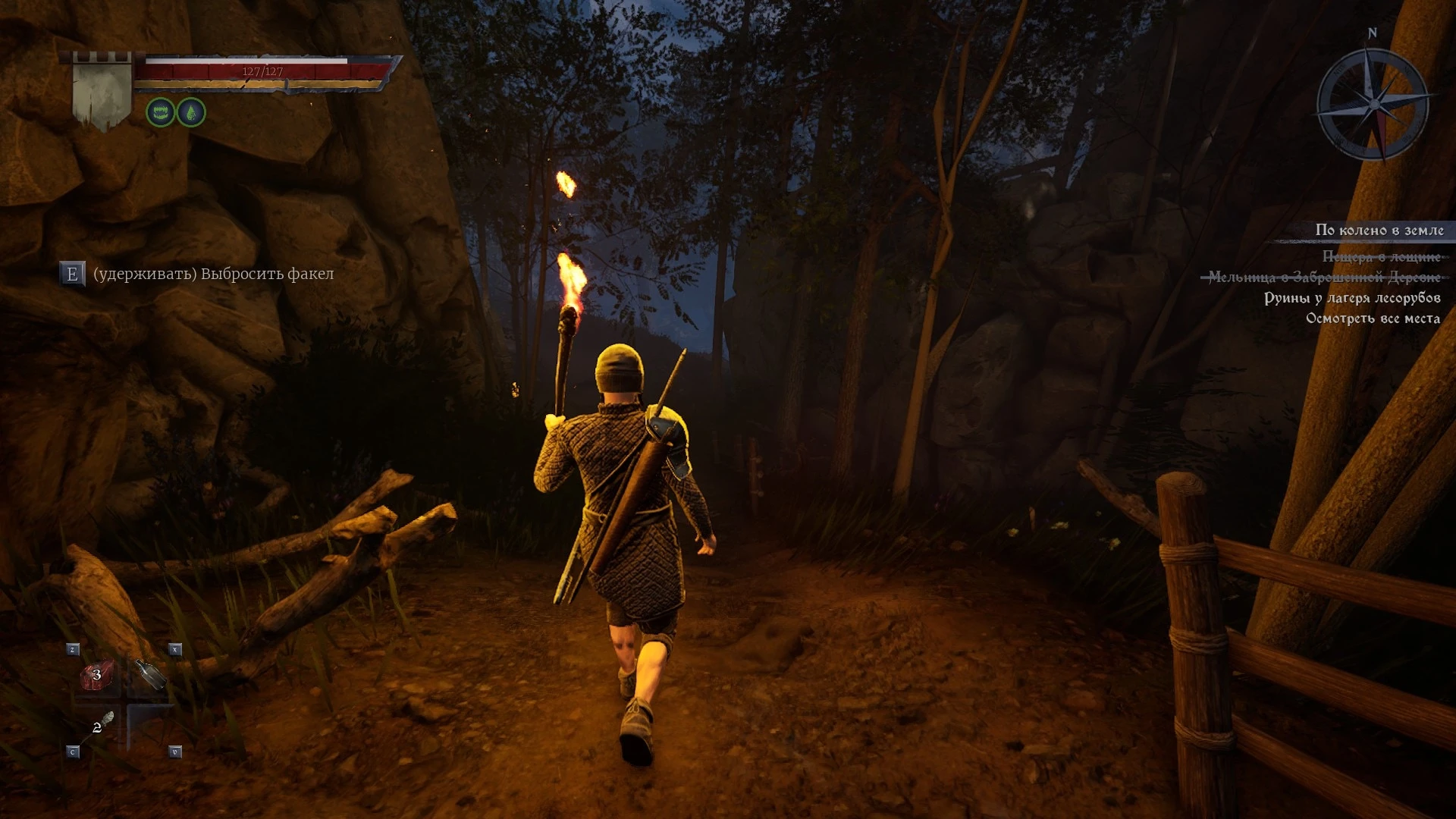Screen dimensions: 1456x819
Task: Open the compass rose in the corner
Action: click(1373, 104)
